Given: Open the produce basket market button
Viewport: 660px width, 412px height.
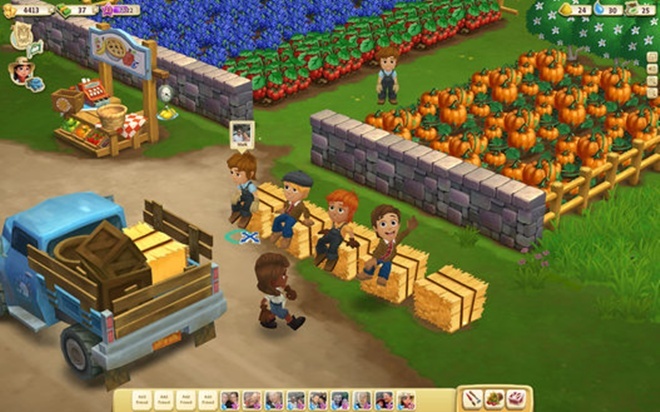Looking at the screenshot, I should click(494, 399).
